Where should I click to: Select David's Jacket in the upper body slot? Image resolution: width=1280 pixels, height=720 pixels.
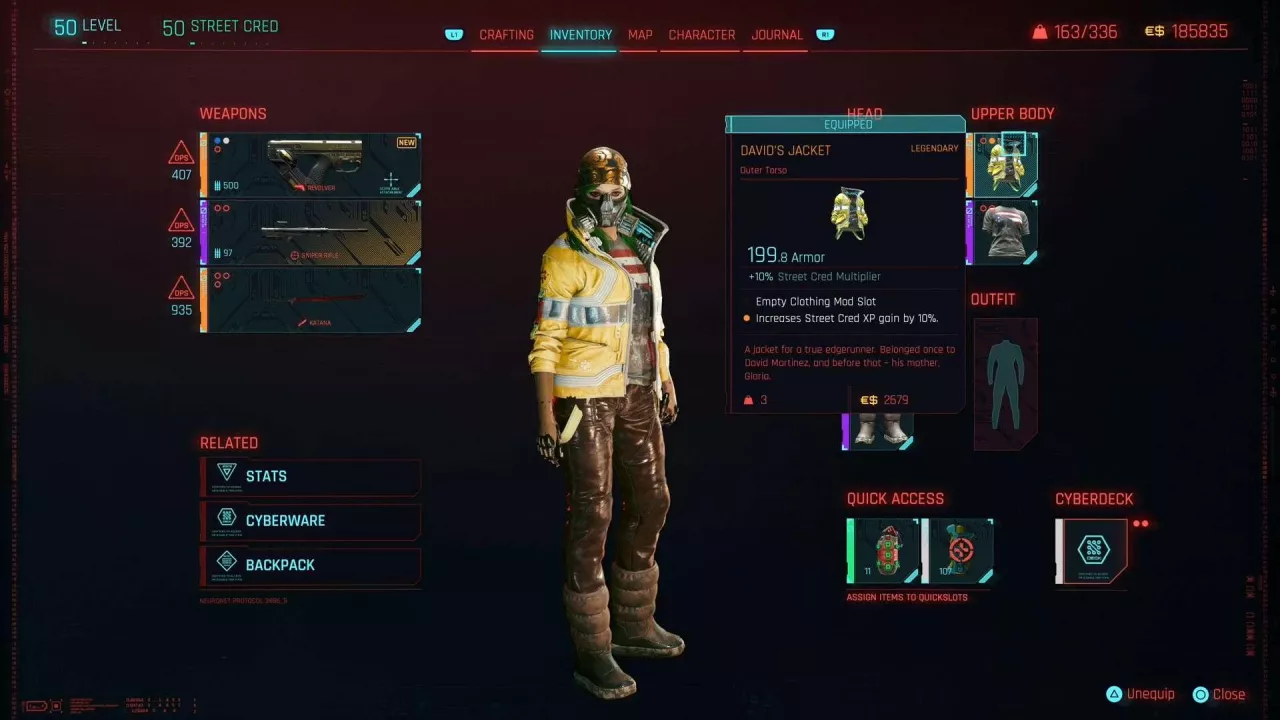pos(1002,162)
